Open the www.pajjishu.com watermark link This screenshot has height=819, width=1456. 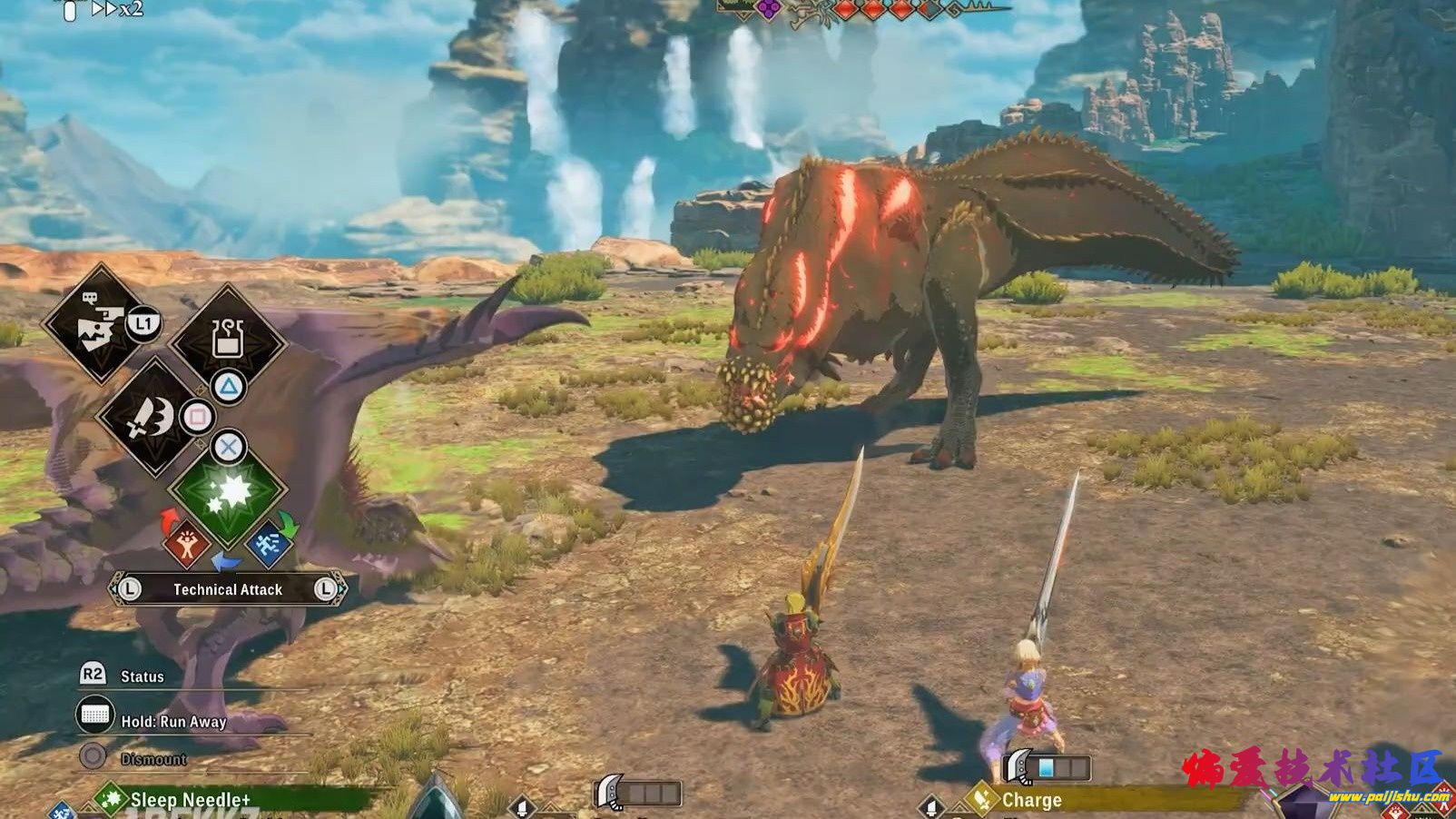1387,797
